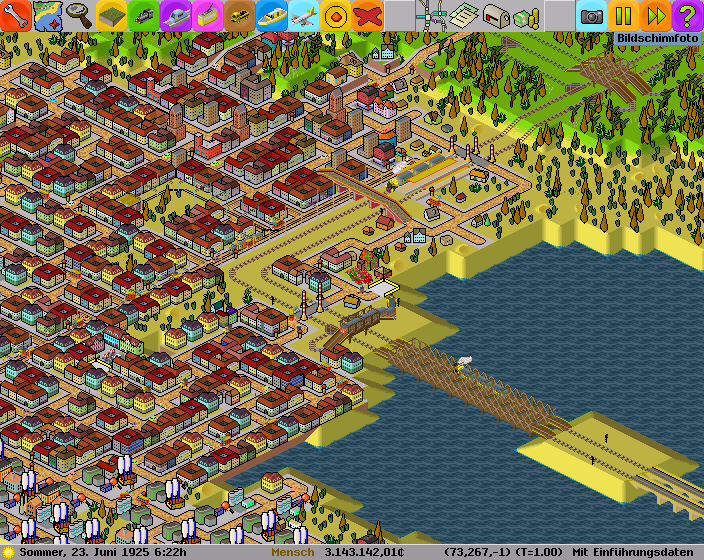The image size is (704, 560).
Task: Open the tram building tools
Action: (x=208, y=16)
